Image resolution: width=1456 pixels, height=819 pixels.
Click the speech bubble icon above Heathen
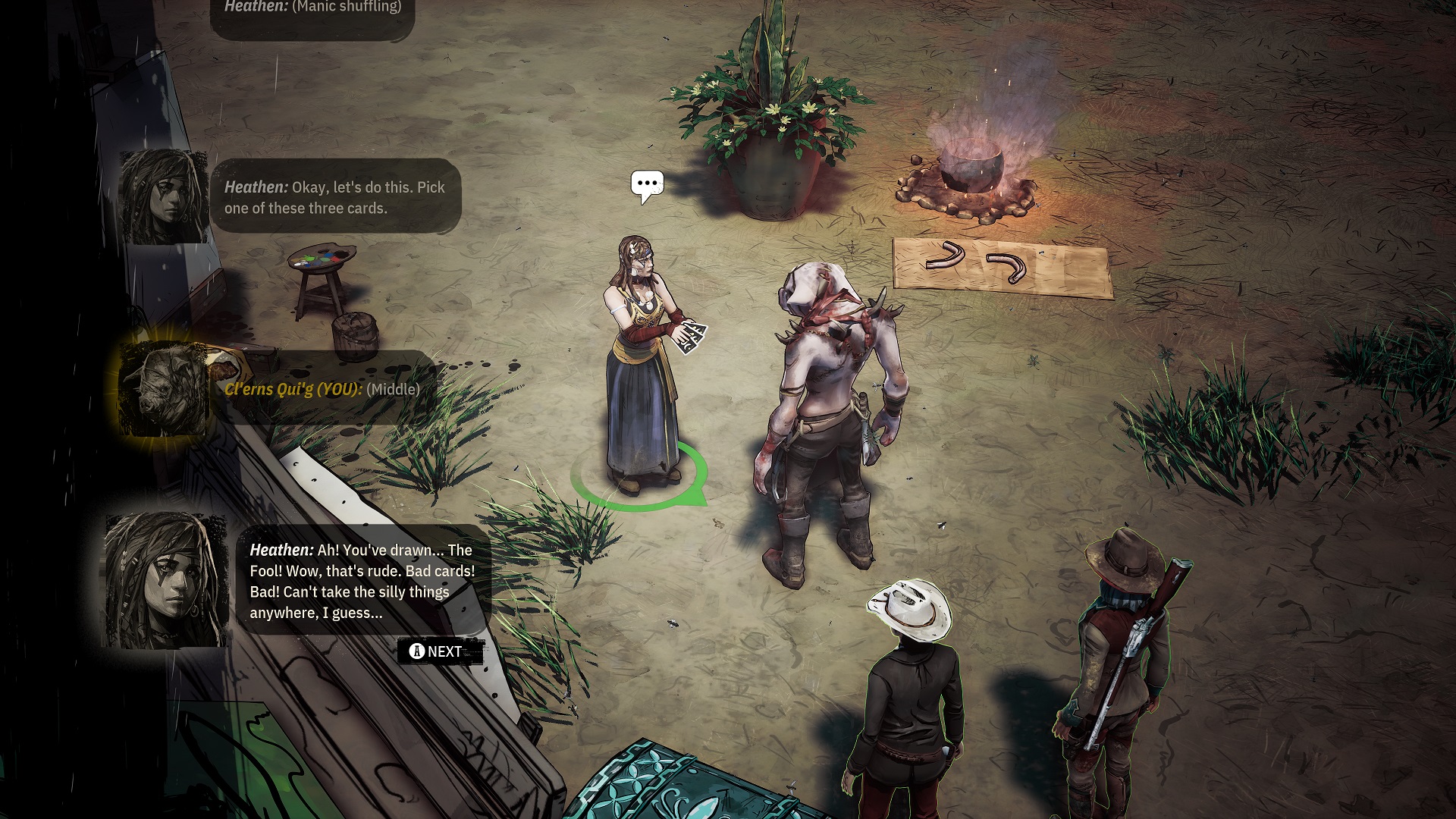647,184
